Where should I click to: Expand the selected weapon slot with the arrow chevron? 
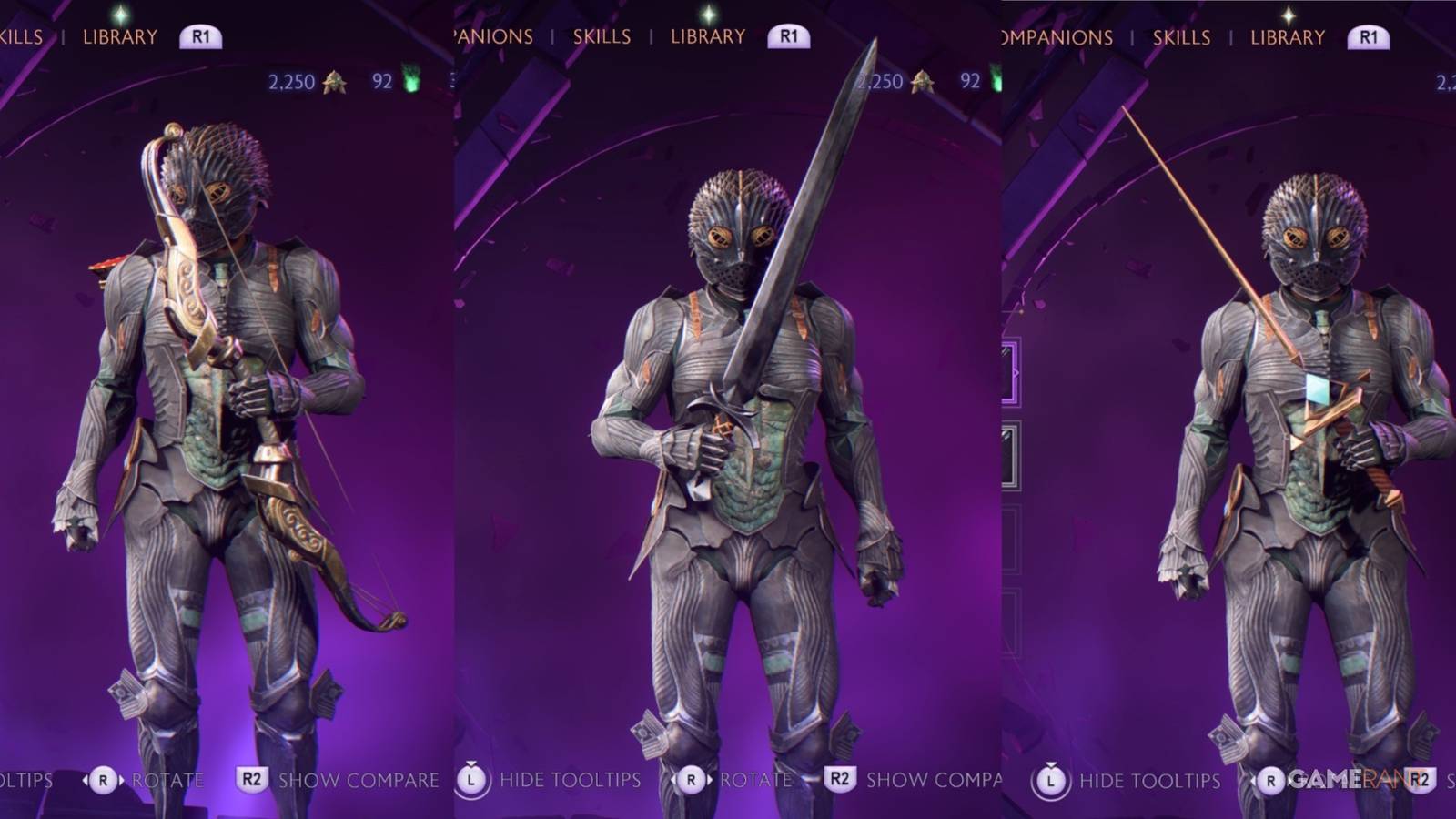(1016, 370)
